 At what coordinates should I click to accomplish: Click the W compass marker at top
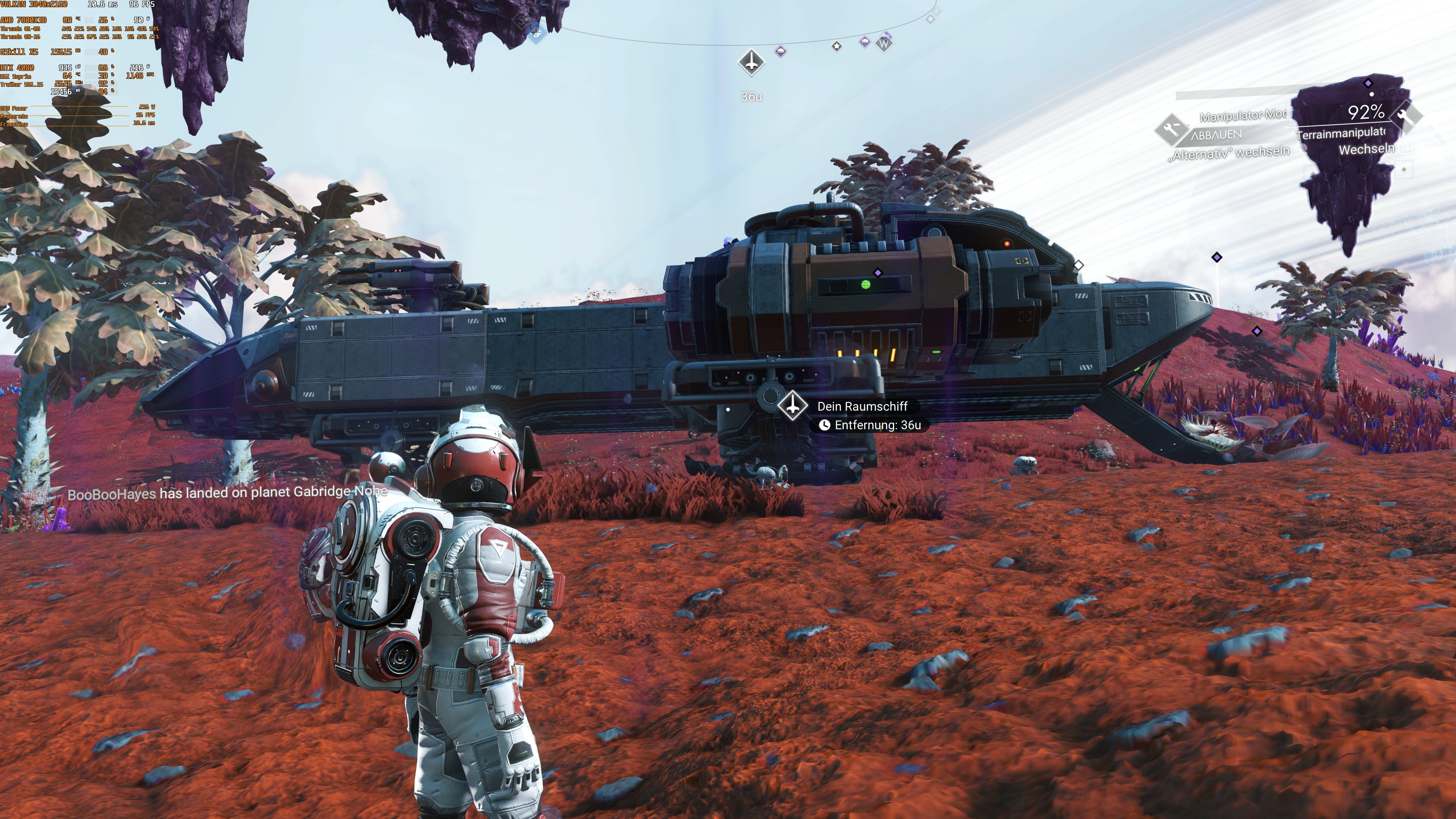(x=885, y=44)
